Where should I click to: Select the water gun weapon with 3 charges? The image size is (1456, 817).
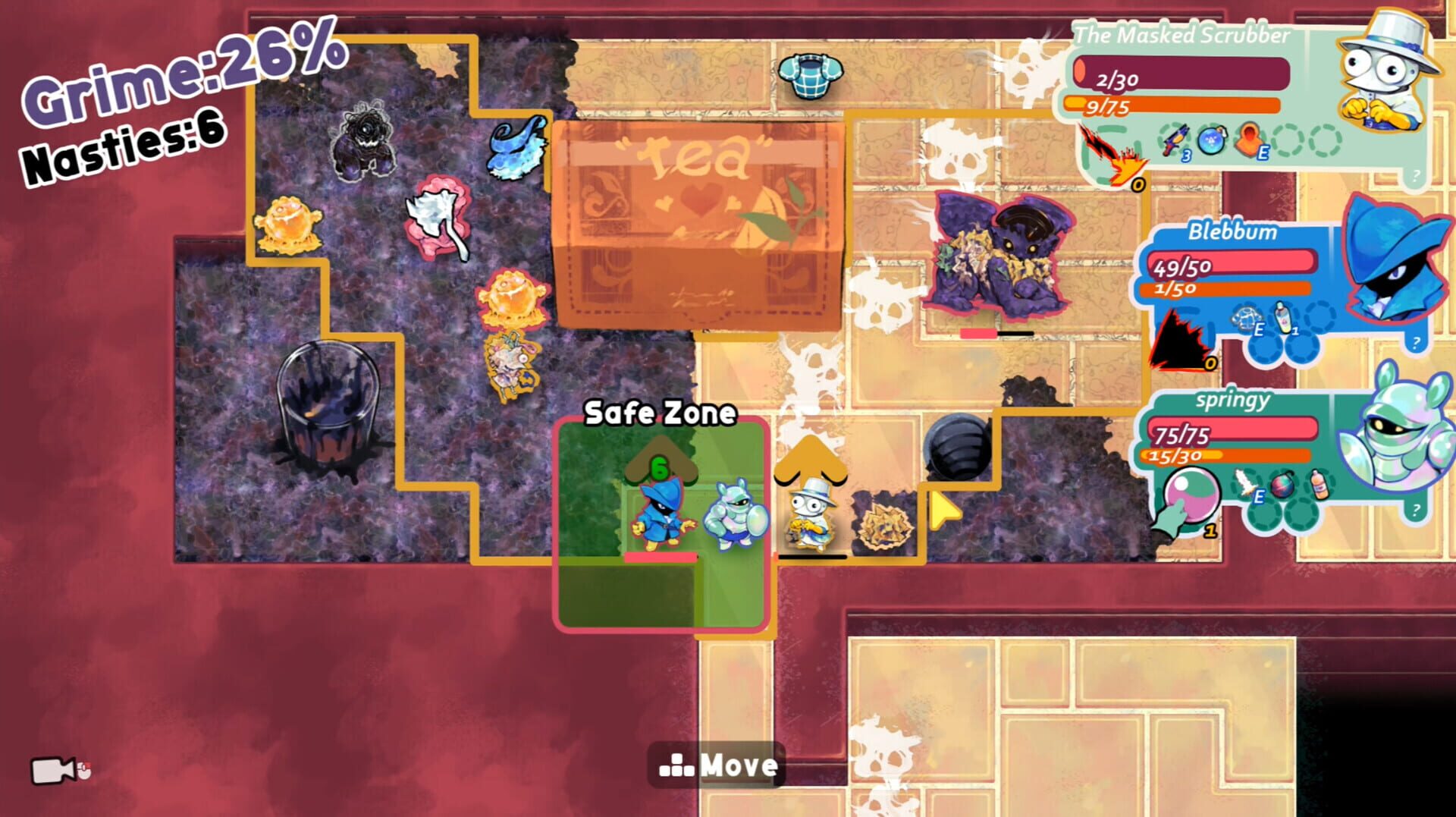click(1175, 140)
